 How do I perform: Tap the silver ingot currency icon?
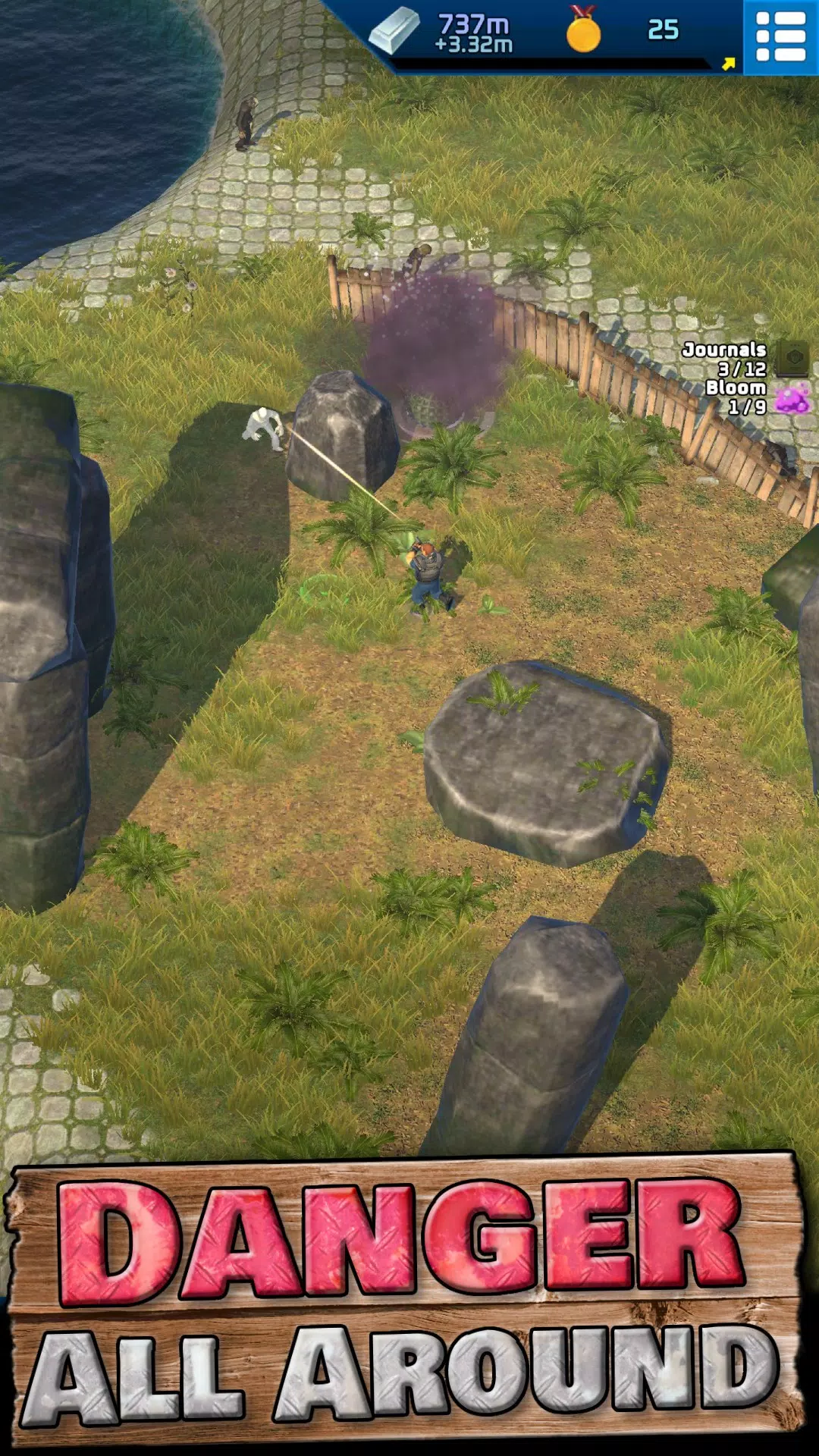click(394, 31)
